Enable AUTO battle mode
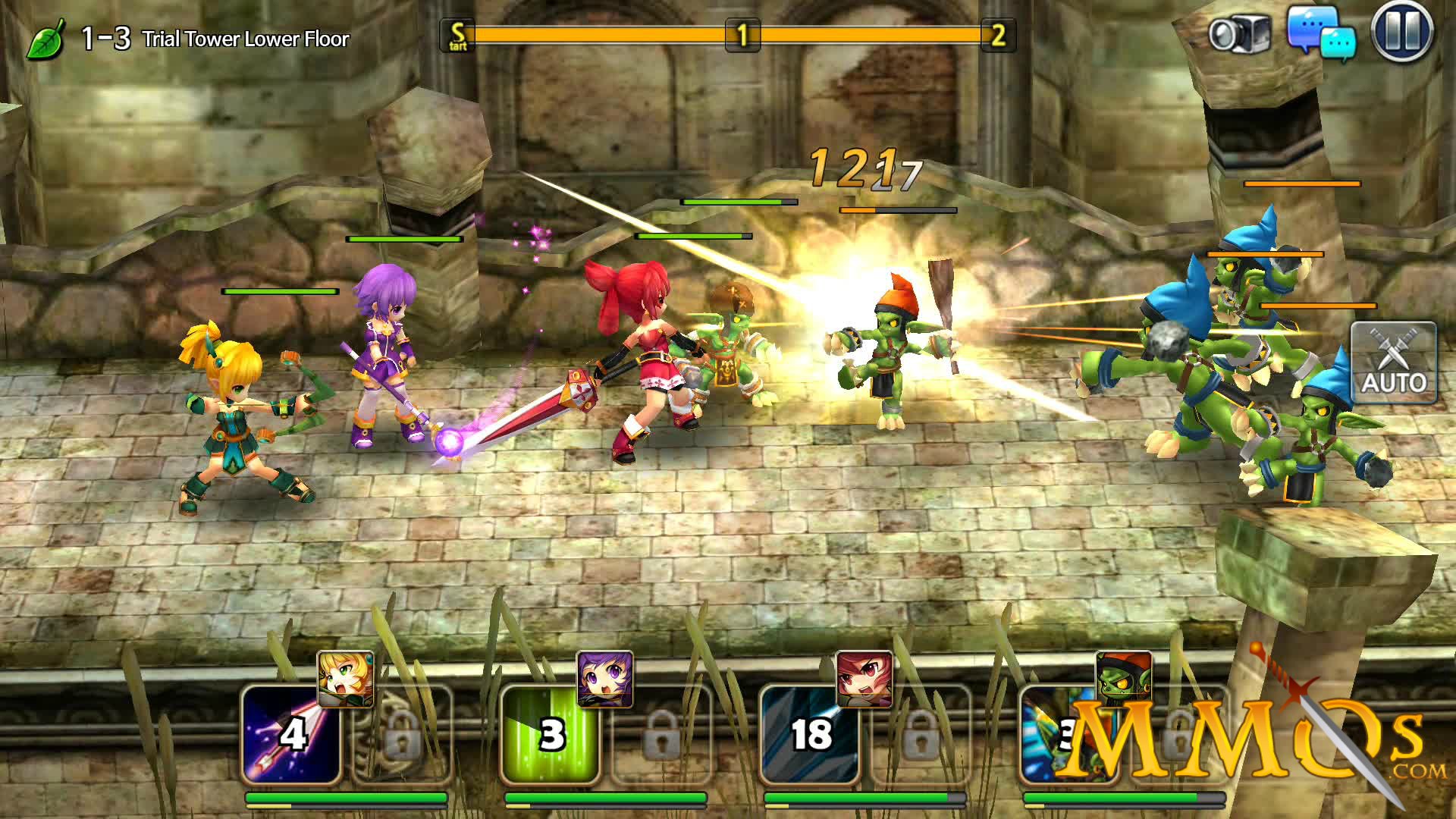Image resolution: width=1456 pixels, height=819 pixels. point(1394,362)
